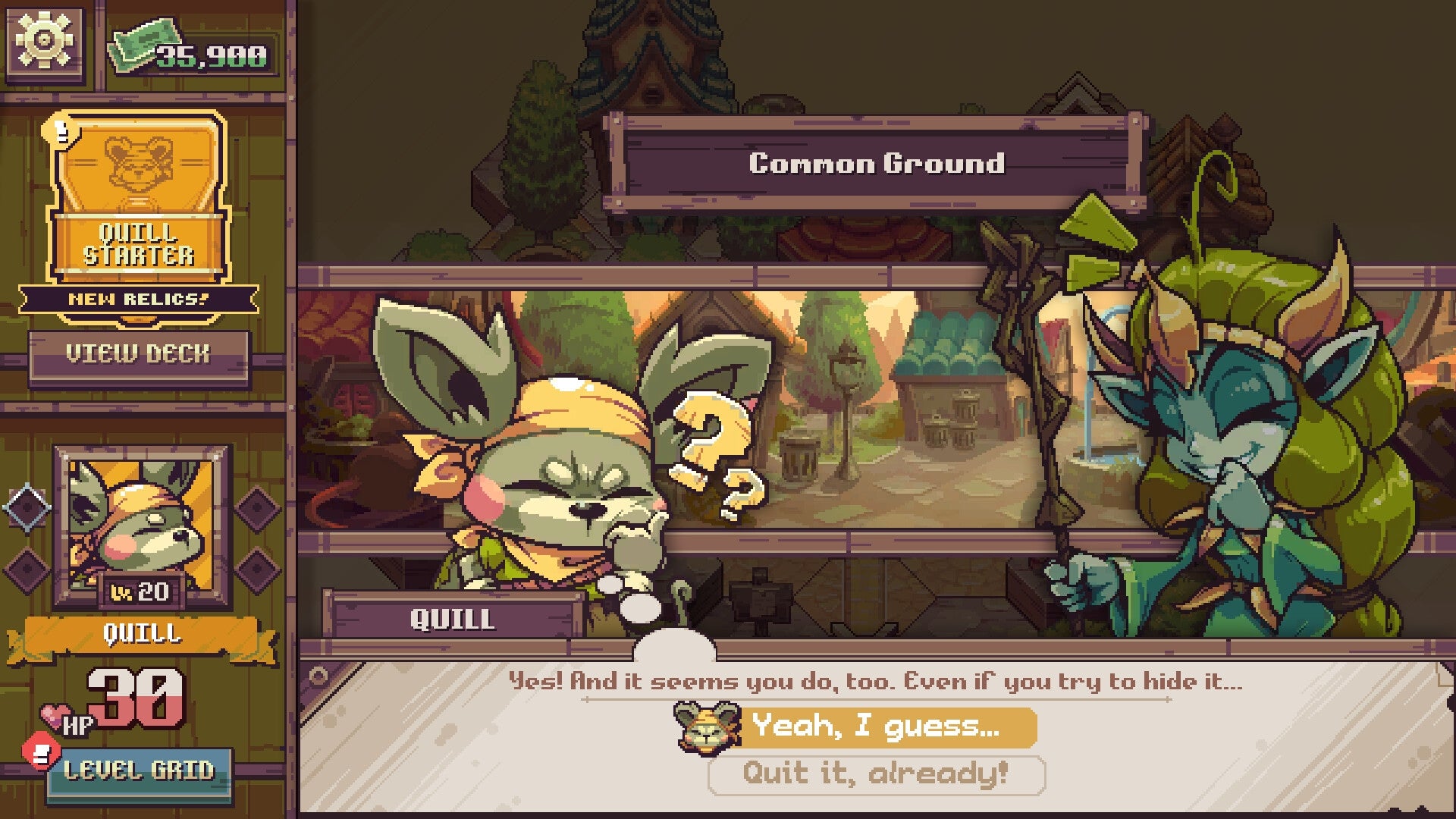1456x819 pixels.
Task: Open the View Deck screen
Action: (x=140, y=352)
